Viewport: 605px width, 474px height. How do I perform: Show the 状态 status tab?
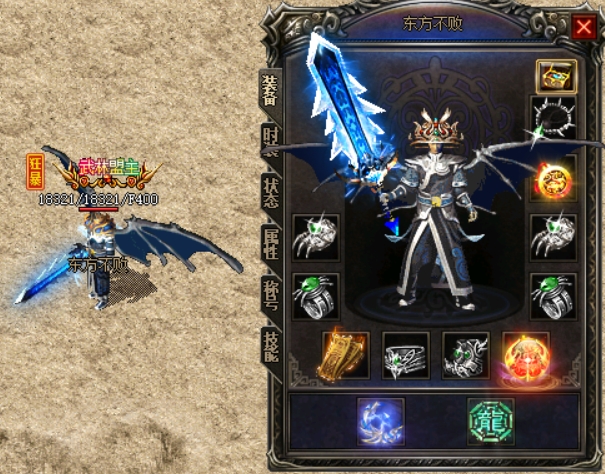[271, 194]
